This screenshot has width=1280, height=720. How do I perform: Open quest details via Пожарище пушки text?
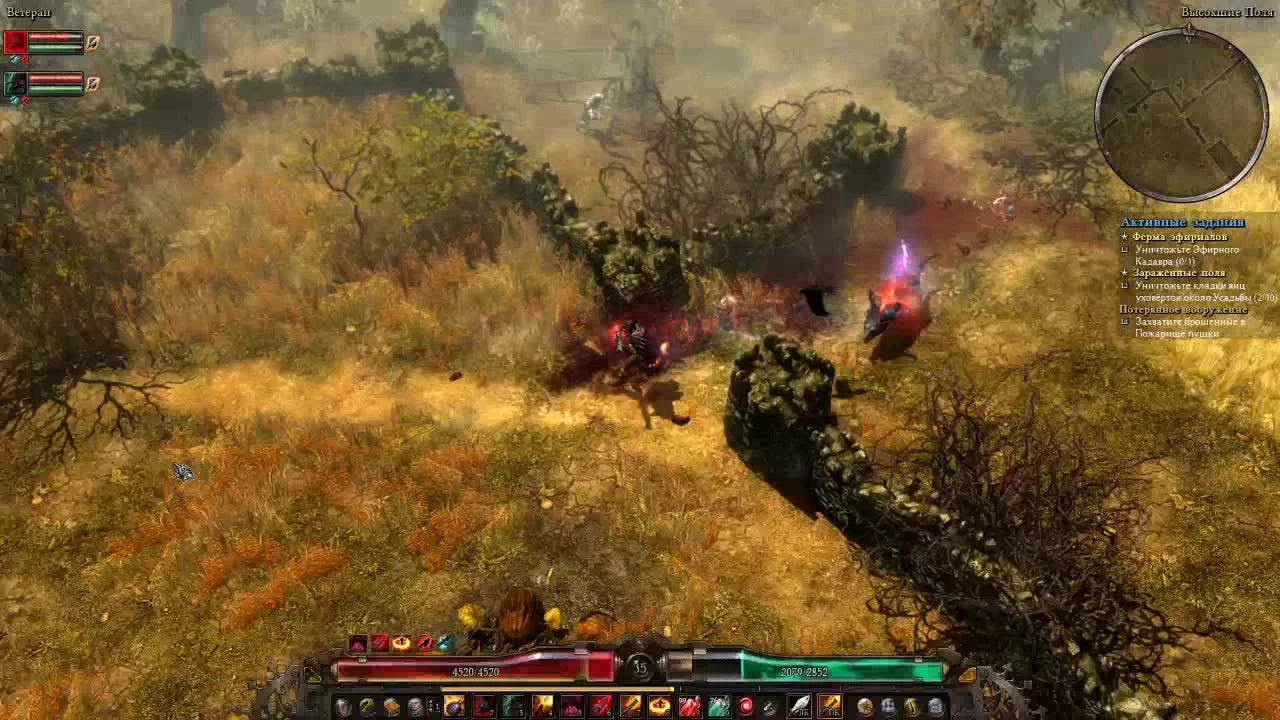coord(1176,333)
